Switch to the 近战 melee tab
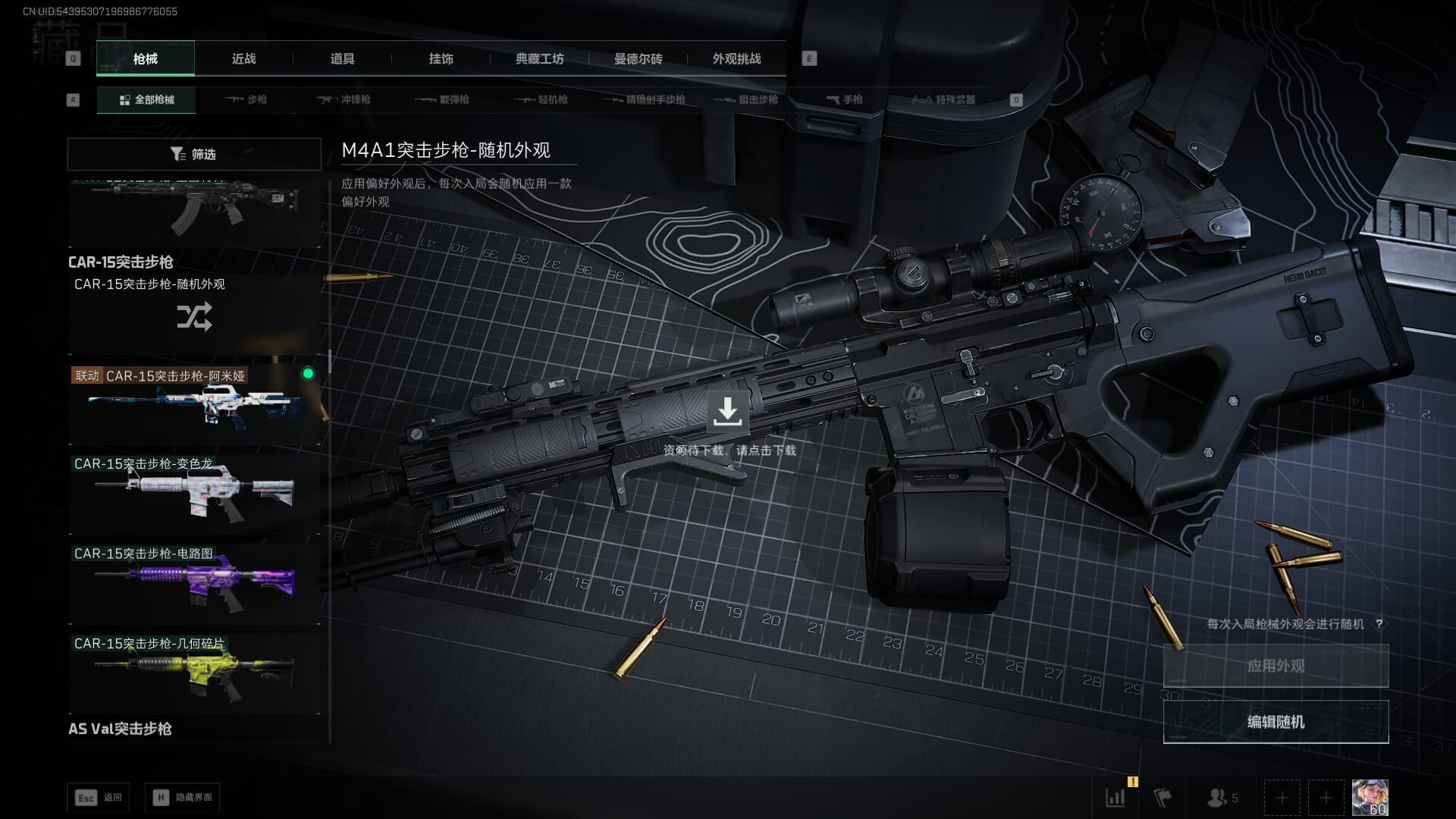This screenshot has width=1456, height=819. 243,58
